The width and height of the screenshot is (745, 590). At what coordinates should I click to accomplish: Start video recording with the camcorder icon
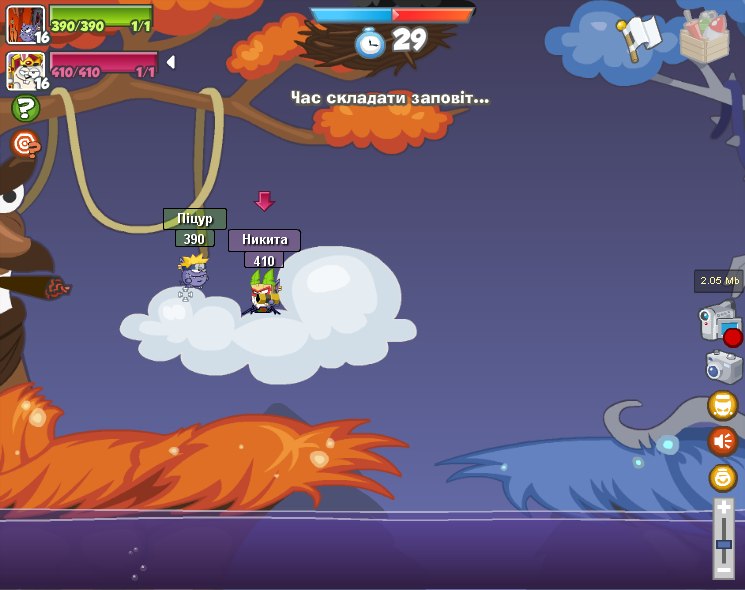(720, 325)
